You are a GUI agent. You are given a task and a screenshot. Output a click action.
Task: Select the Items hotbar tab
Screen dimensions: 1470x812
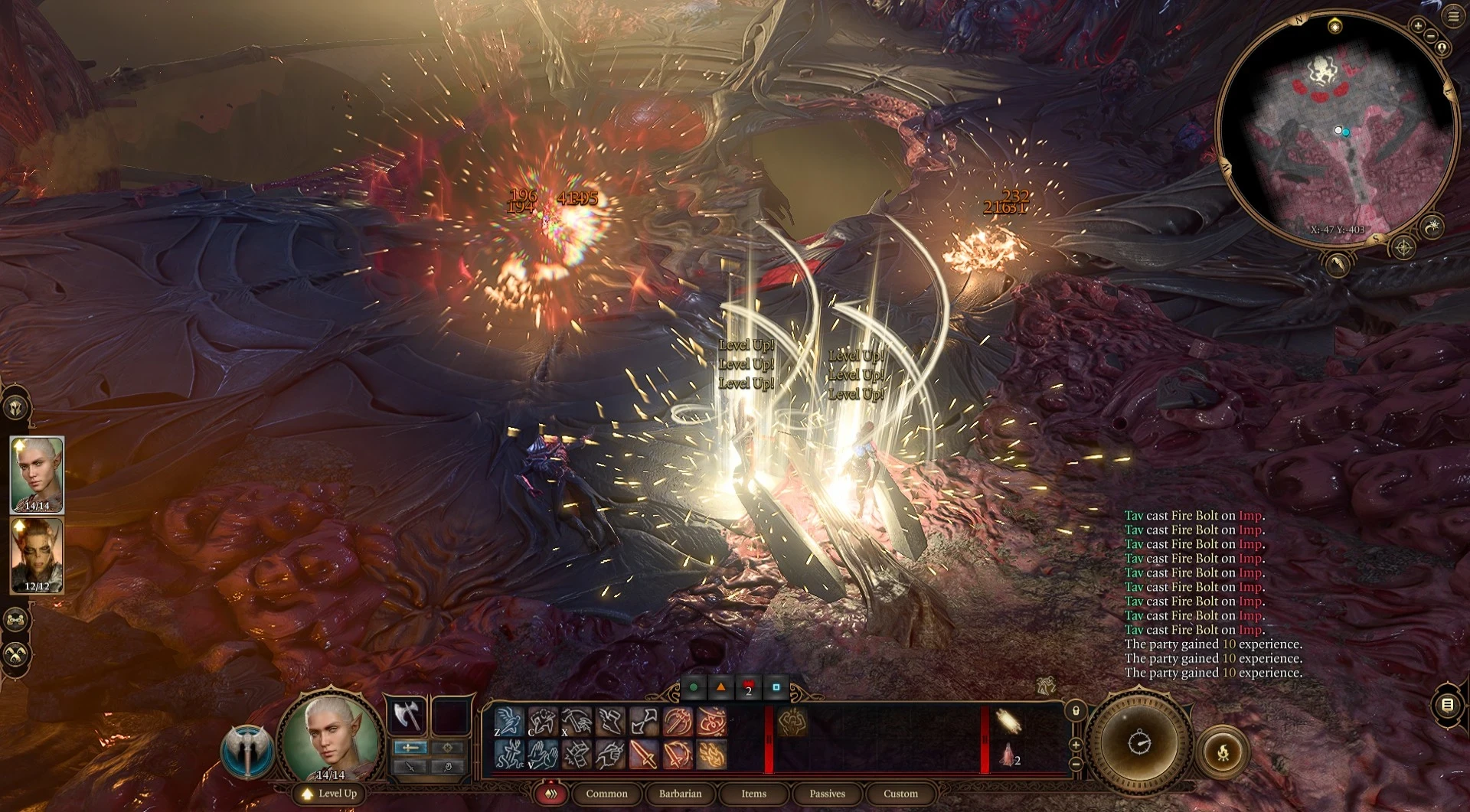pyautogui.click(x=753, y=794)
